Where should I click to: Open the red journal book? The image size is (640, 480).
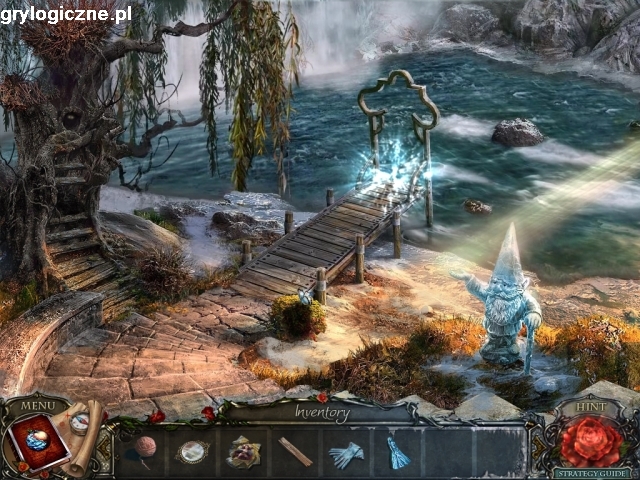point(38,443)
